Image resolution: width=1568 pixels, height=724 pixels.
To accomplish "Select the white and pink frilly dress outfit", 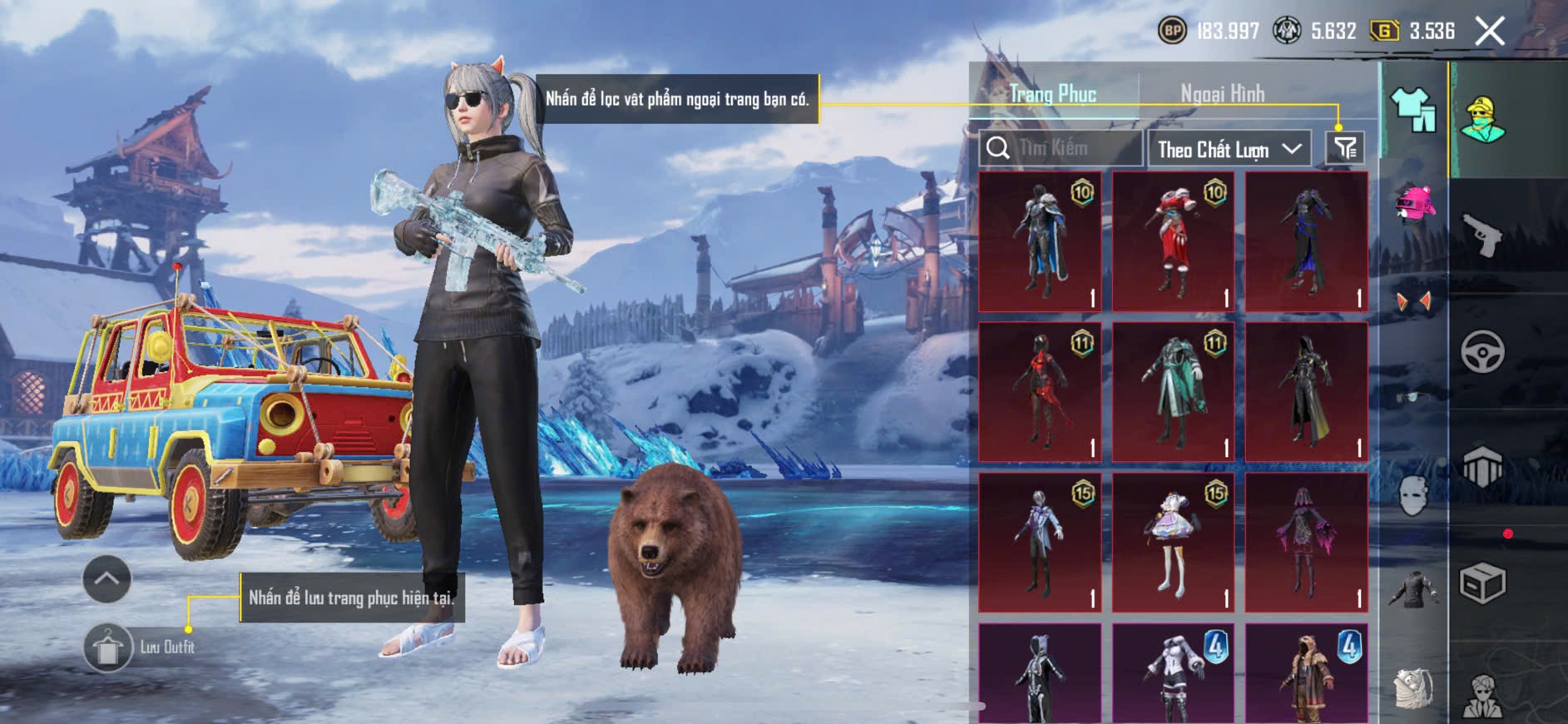I will click(1173, 543).
